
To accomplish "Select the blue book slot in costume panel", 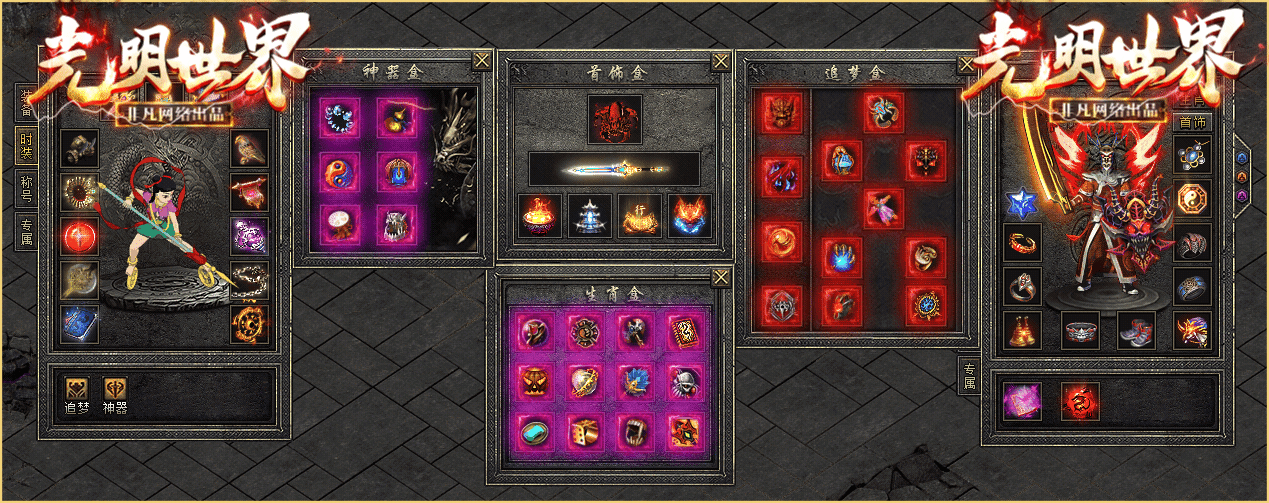I will pyautogui.click(x=79, y=324).
